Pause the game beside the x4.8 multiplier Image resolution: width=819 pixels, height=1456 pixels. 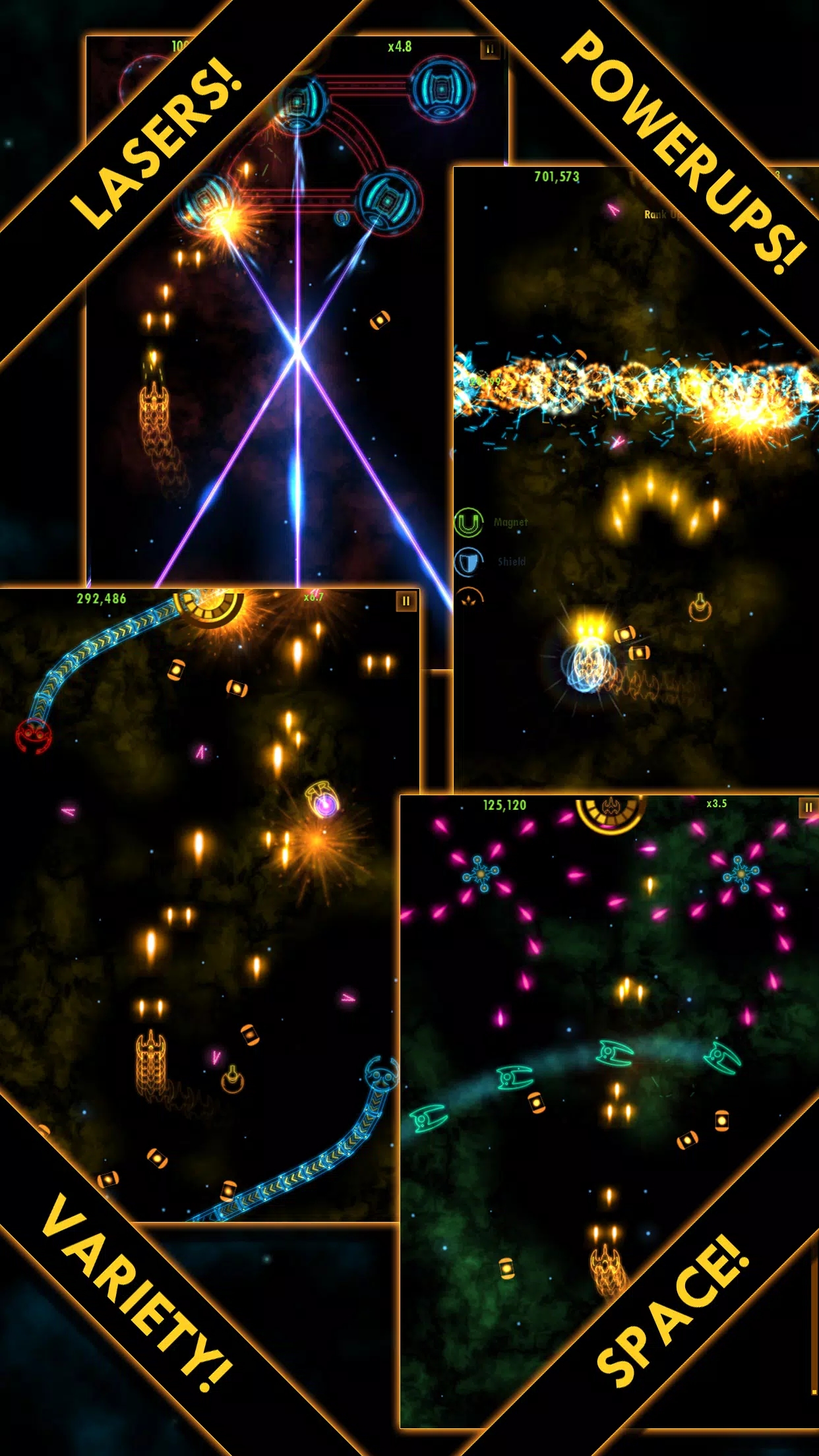pos(490,49)
